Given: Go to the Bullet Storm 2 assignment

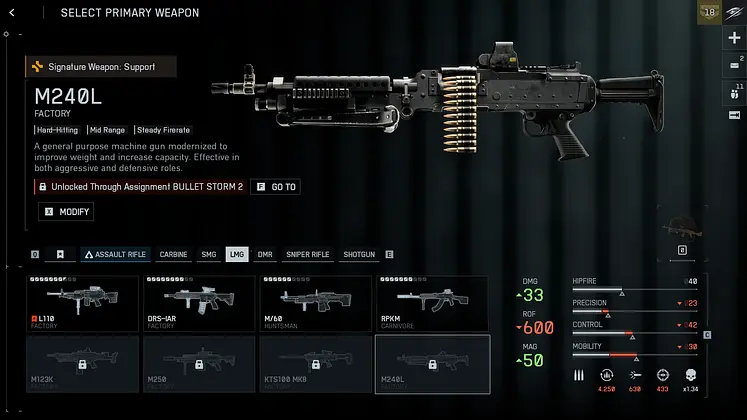Looking at the screenshot, I should click(x=275, y=187).
